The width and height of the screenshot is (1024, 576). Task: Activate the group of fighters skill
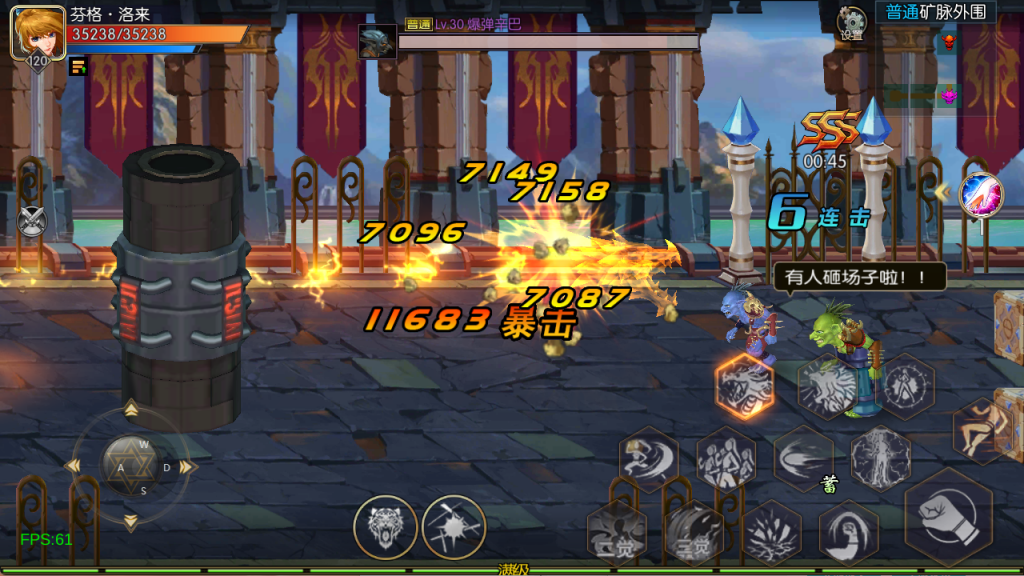click(x=725, y=459)
